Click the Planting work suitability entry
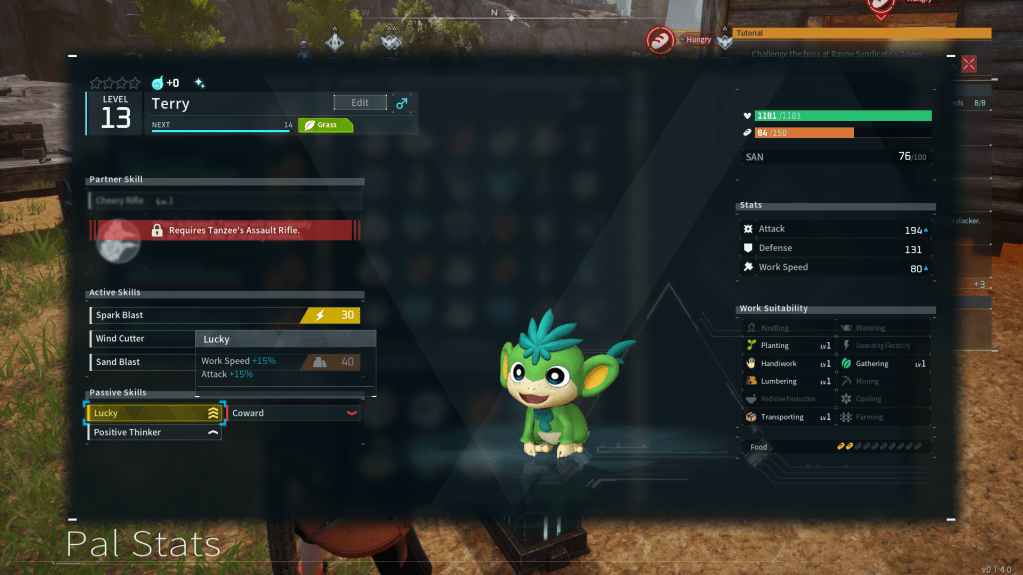The width and height of the screenshot is (1023, 575). click(x=787, y=346)
